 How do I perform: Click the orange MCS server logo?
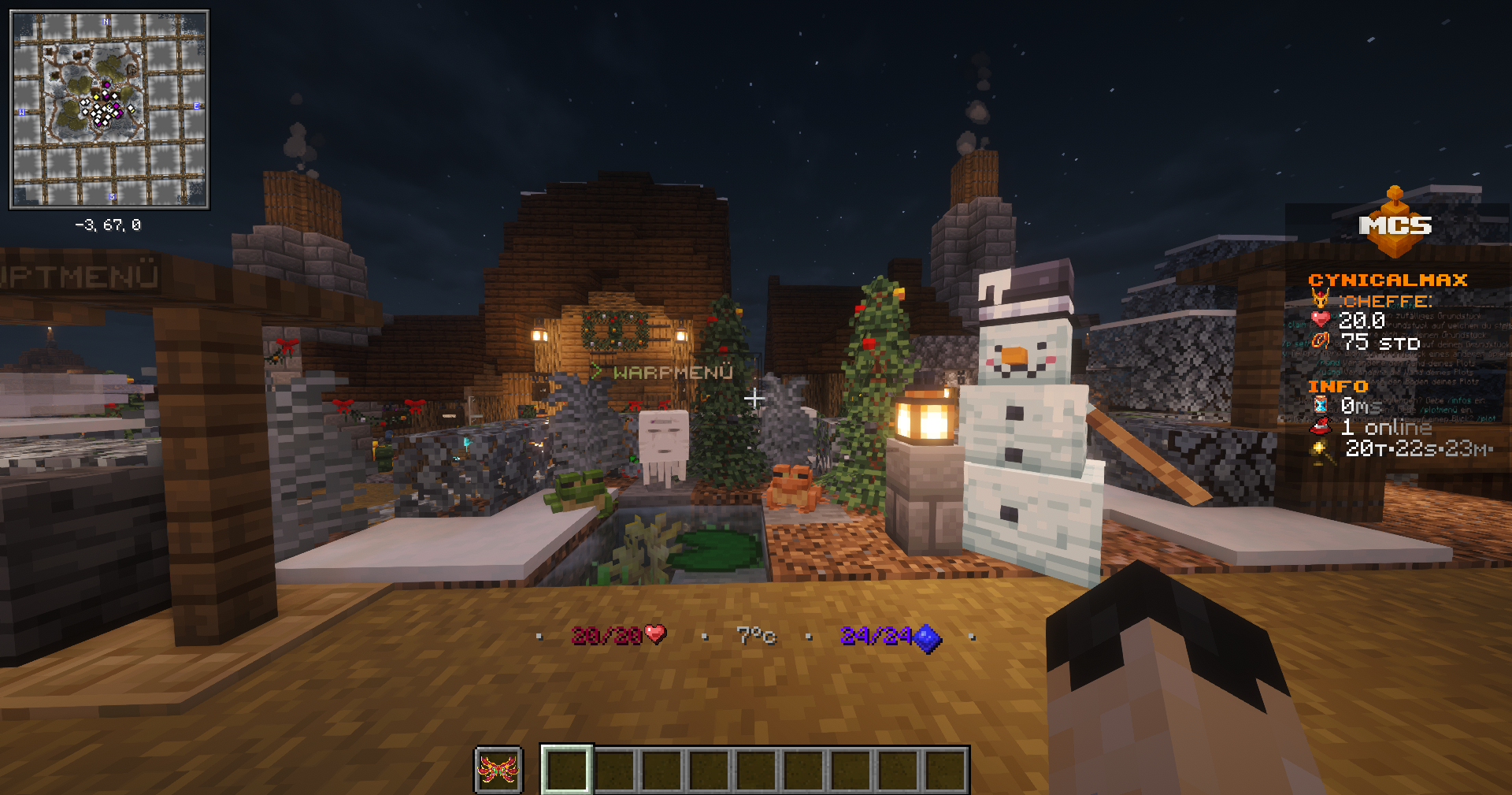tap(1395, 225)
